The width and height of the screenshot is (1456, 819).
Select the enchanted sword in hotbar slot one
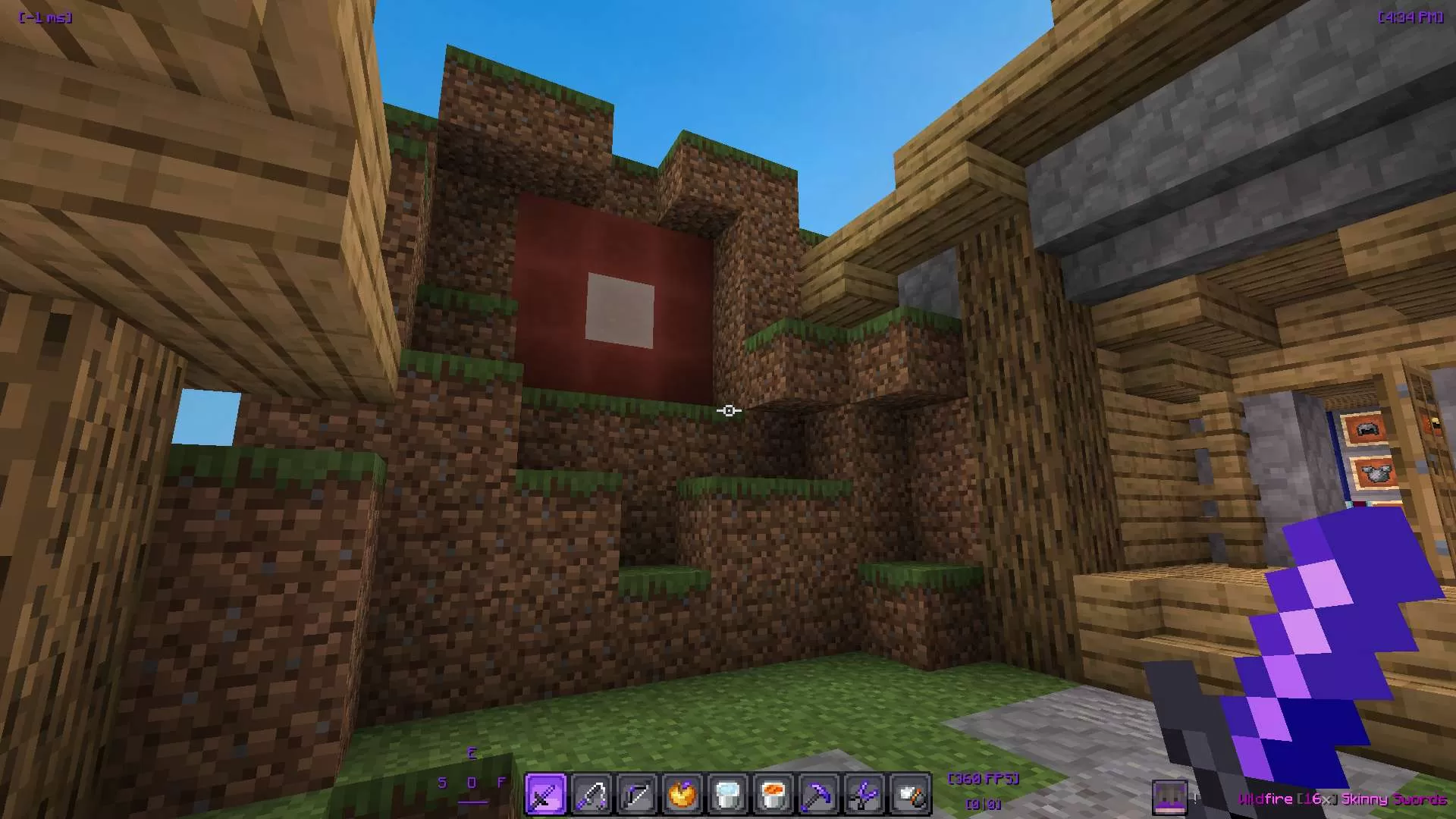(545, 793)
